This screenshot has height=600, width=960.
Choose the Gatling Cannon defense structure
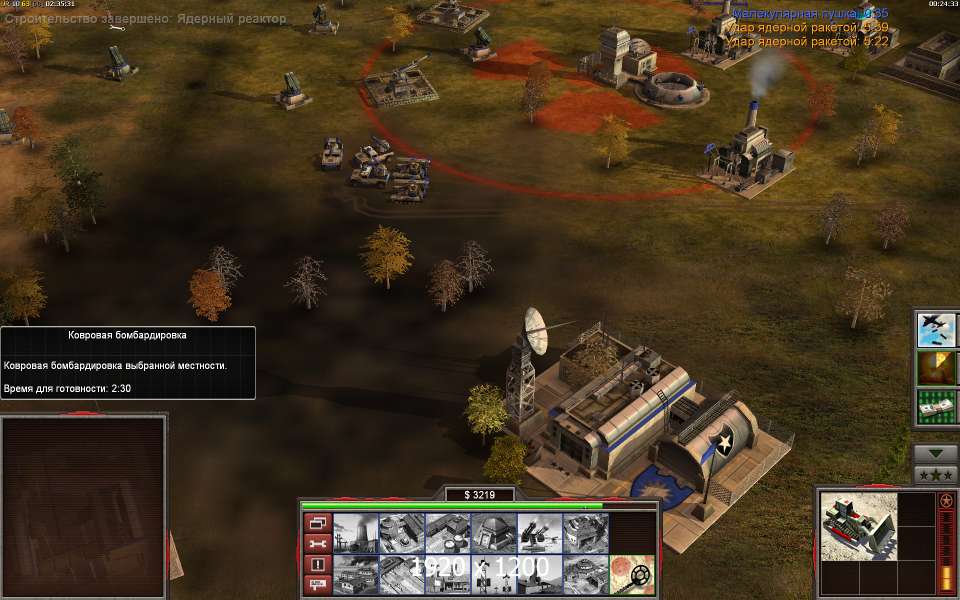point(538,534)
